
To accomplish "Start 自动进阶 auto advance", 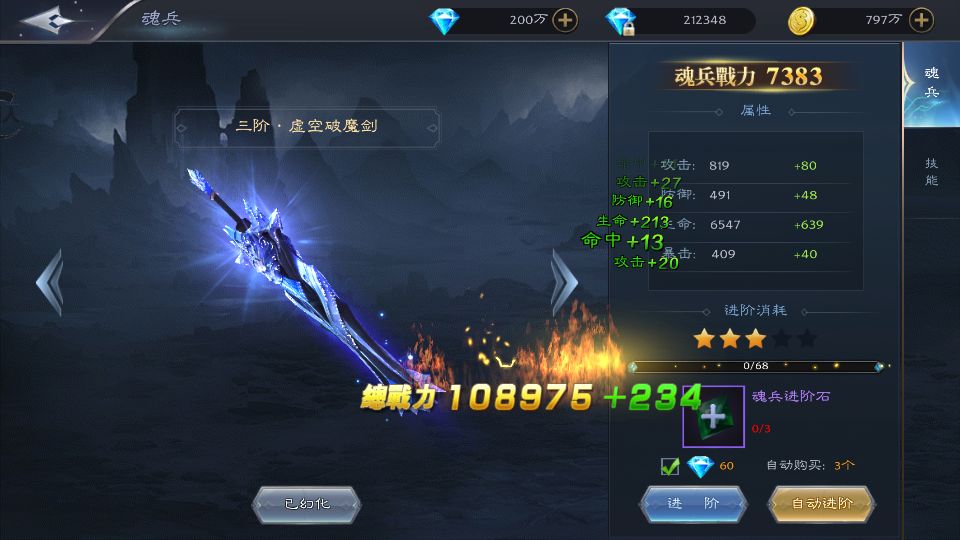I will [x=821, y=504].
